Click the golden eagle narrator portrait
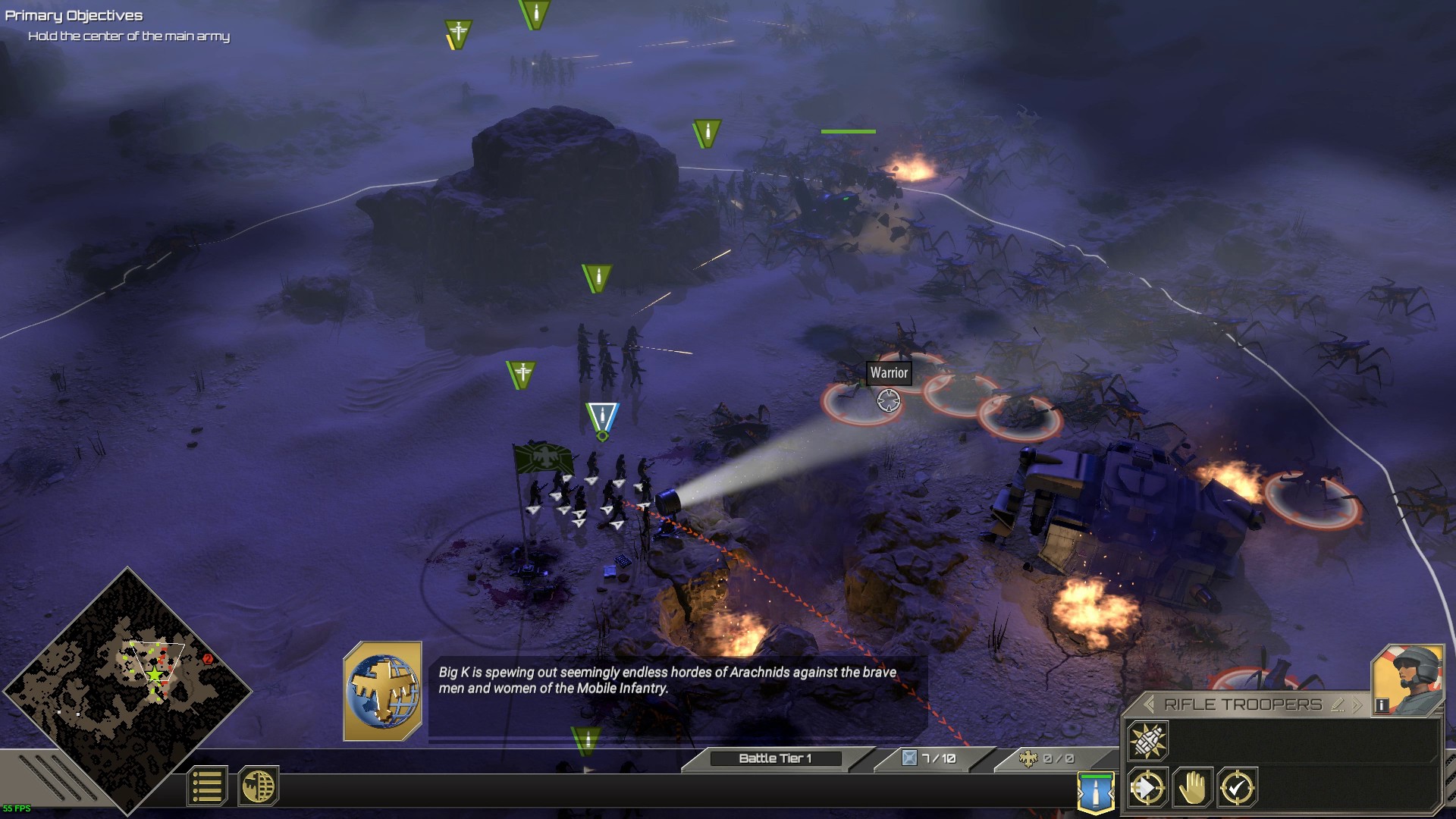Image resolution: width=1456 pixels, height=819 pixels. (x=383, y=691)
